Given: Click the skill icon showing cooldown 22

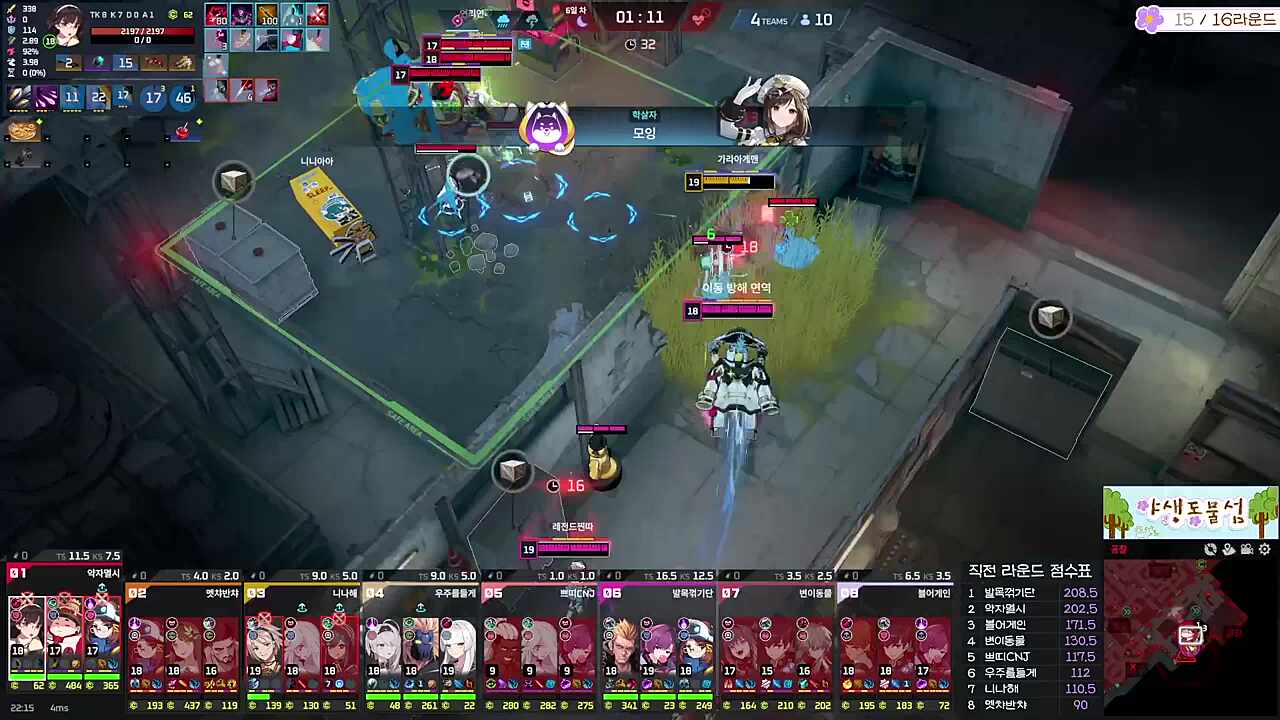Looking at the screenshot, I should coord(99,97).
